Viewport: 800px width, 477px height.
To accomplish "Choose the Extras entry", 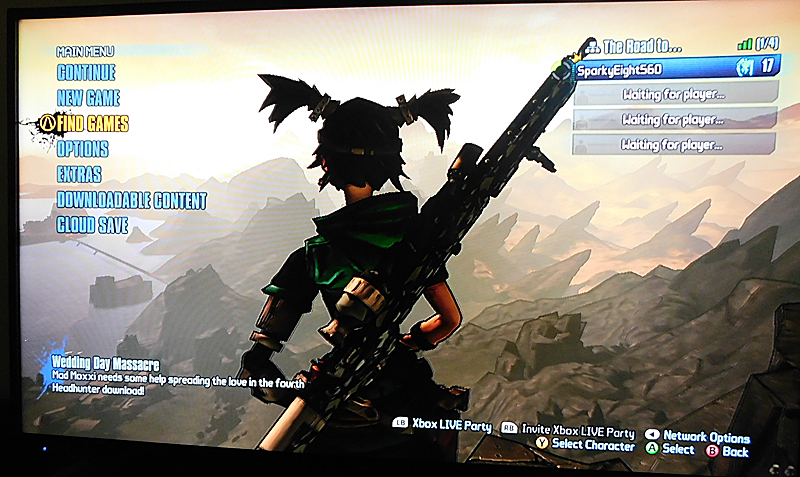I will click(x=79, y=175).
